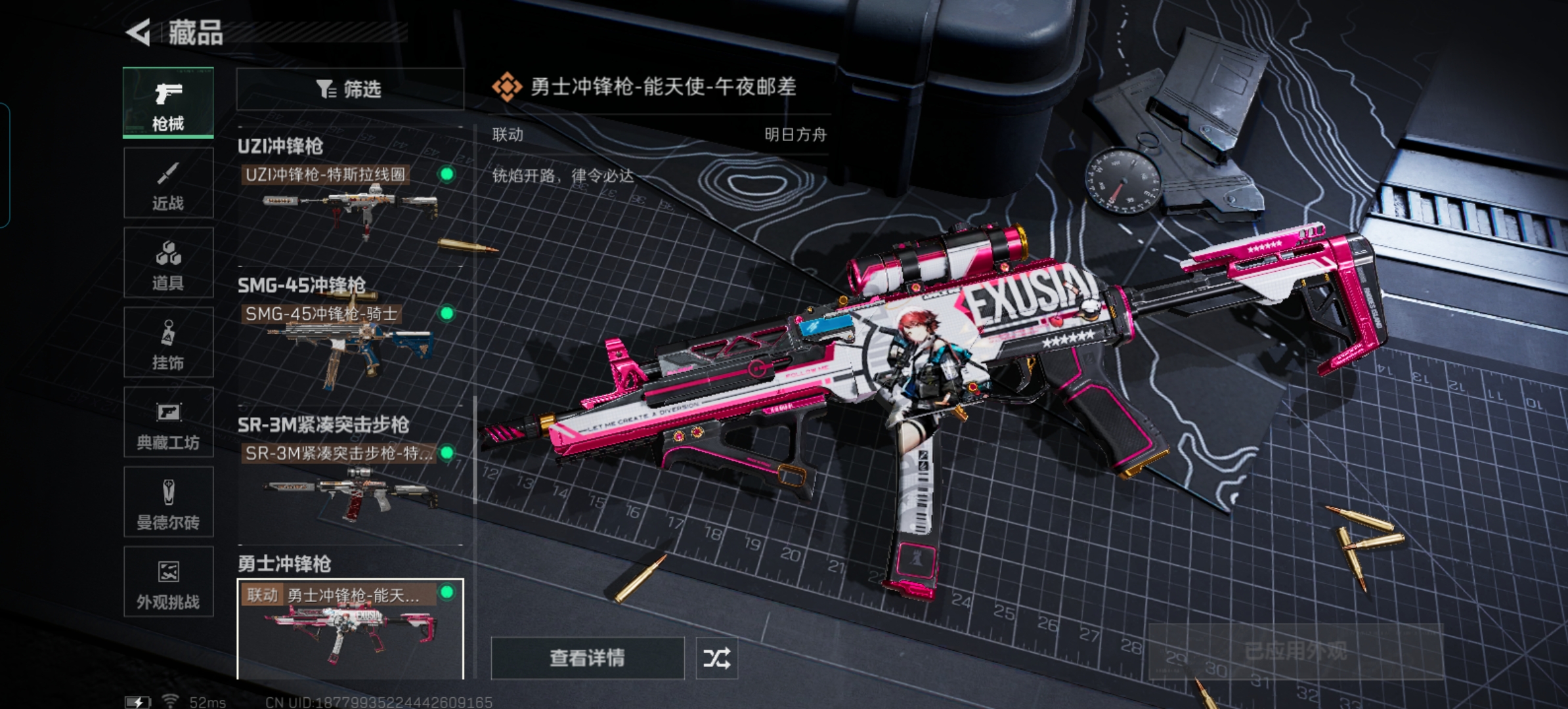Show the 挂饰 charms category
Viewport: 1568px width, 709px height.
(x=168, y=343)
